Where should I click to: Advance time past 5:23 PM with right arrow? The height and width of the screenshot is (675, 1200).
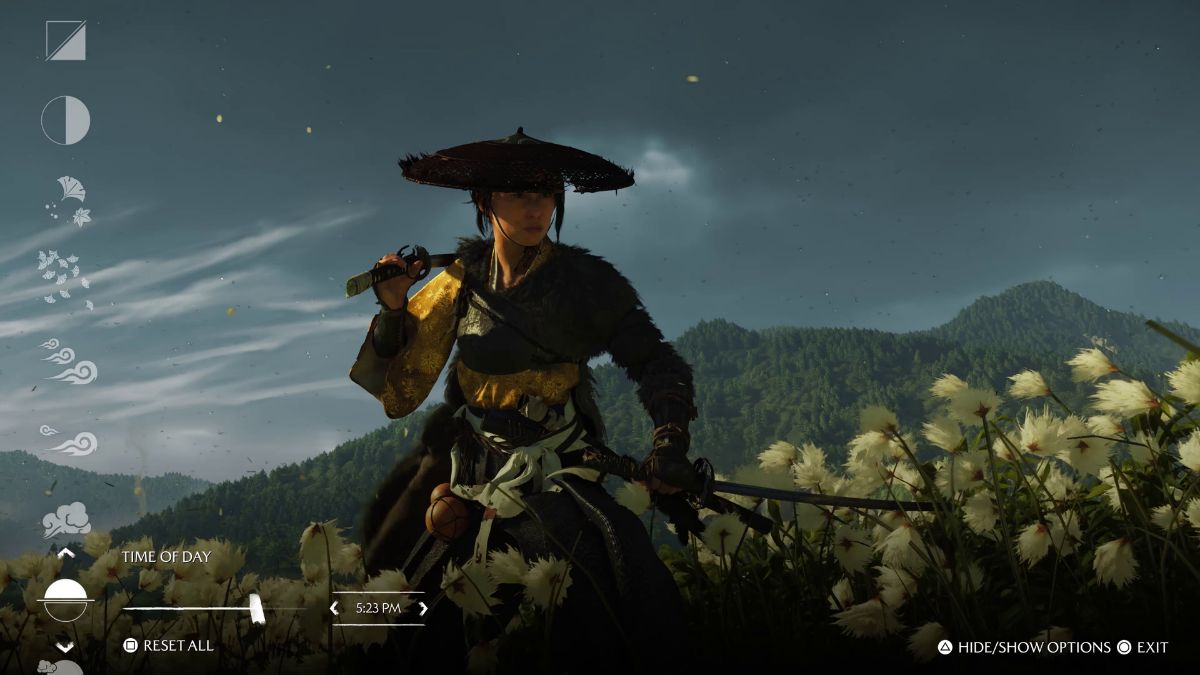(423, 608)
